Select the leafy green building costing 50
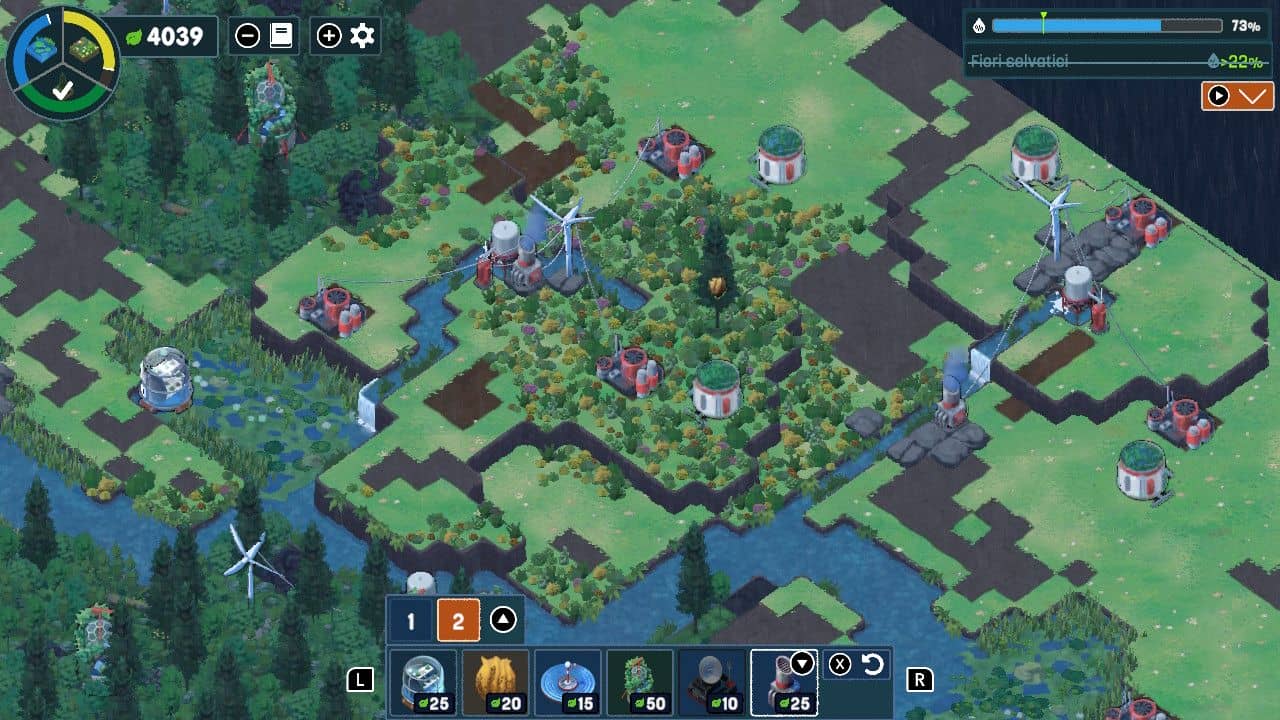This screenshot has height=720, width=1280. (x=640, y=683)
